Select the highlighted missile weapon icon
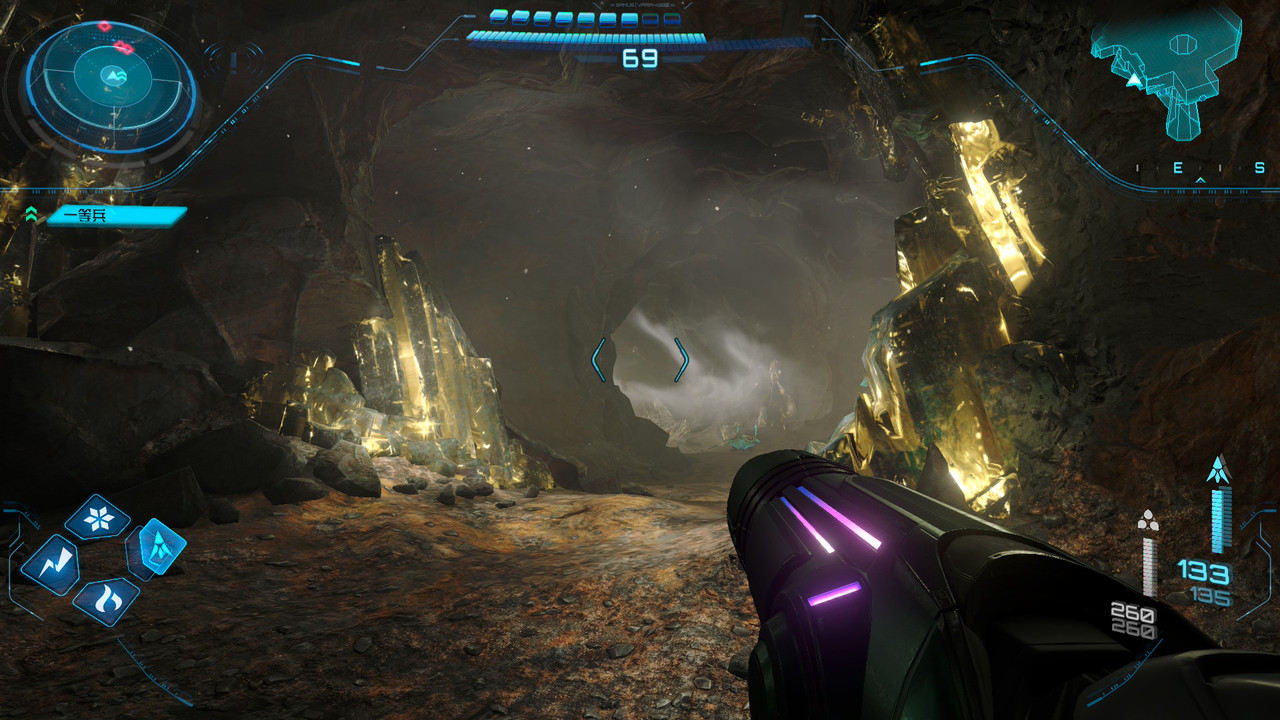Image resolution: width=1280 pixels, height=720 pixels. 158,546
